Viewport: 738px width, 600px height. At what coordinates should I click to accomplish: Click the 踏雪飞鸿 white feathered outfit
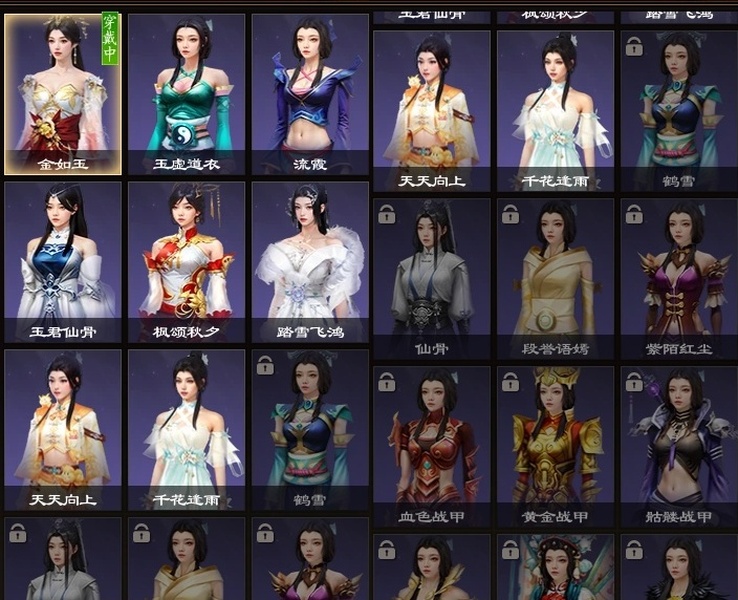point(310,262)
